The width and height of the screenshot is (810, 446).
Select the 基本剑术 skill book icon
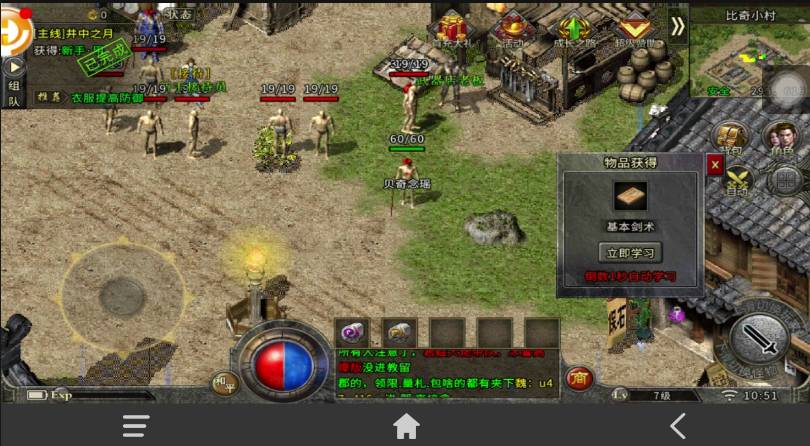(630, 197)
